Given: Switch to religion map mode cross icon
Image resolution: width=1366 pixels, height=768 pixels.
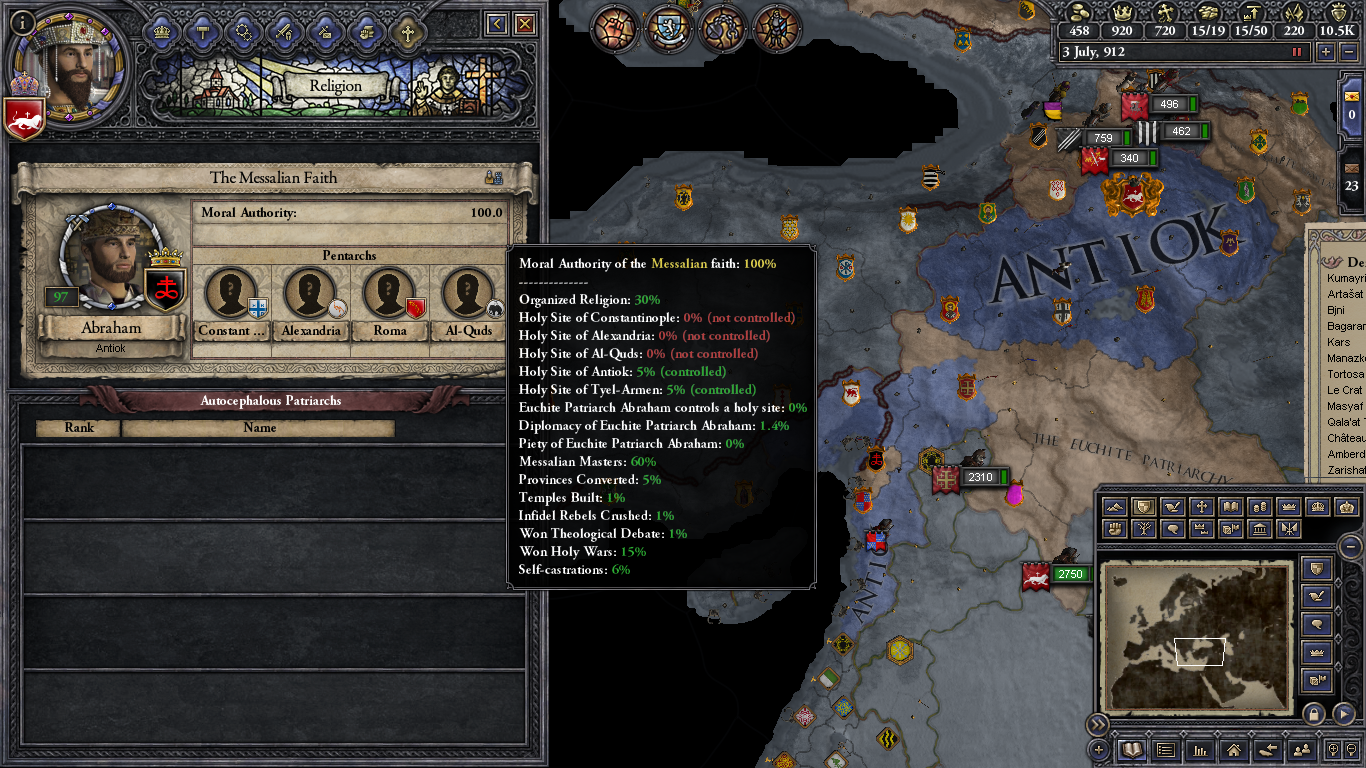Looking at the screenshot, I should (x=1202, y=507).
